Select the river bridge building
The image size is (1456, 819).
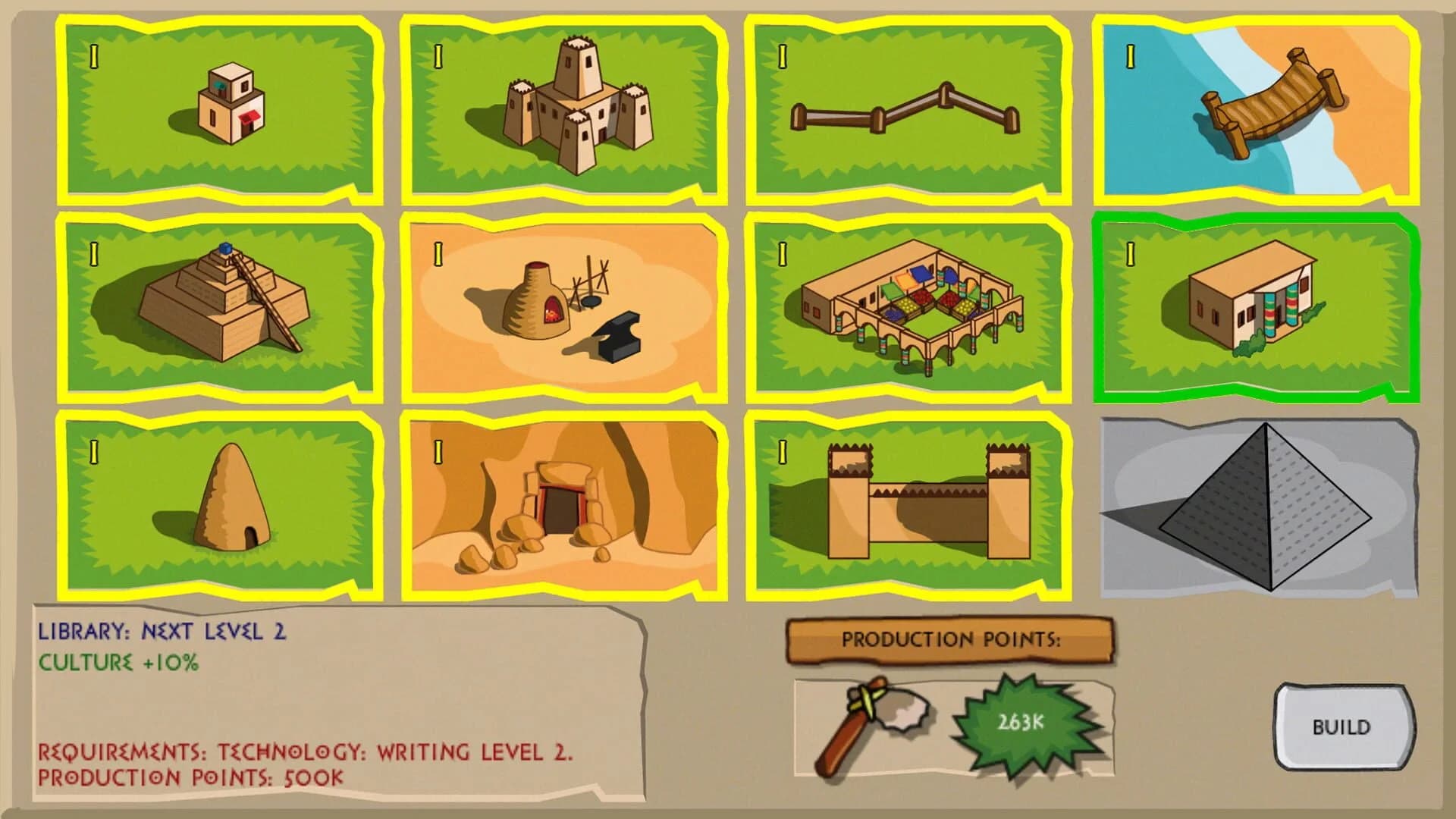pyautogui.click(x=1259, y=106)
